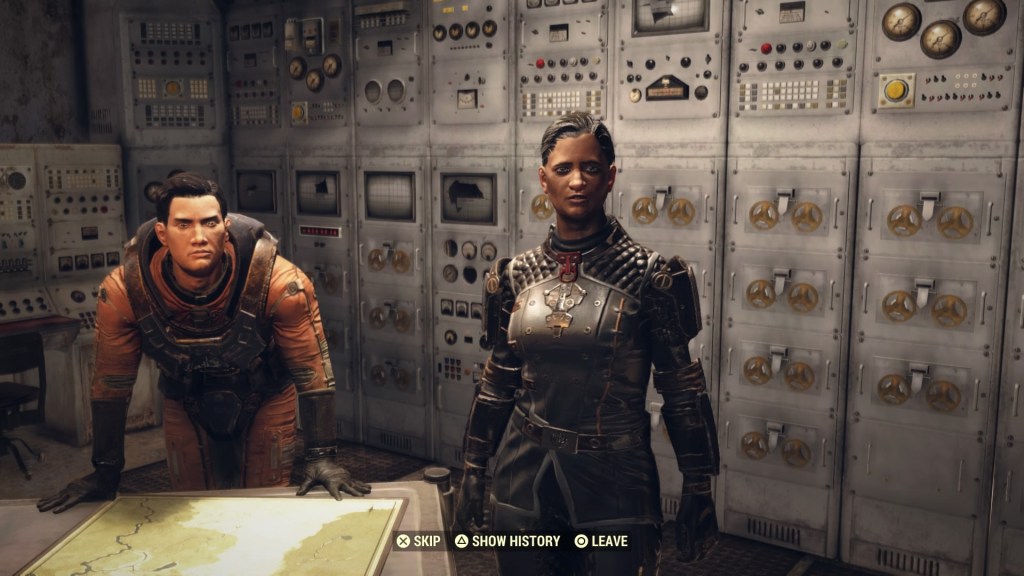Image resolution: width=1024 pixels, height=576 pixels.
Task: Skip the current dialogue line
Action: (x=418, y=541)
